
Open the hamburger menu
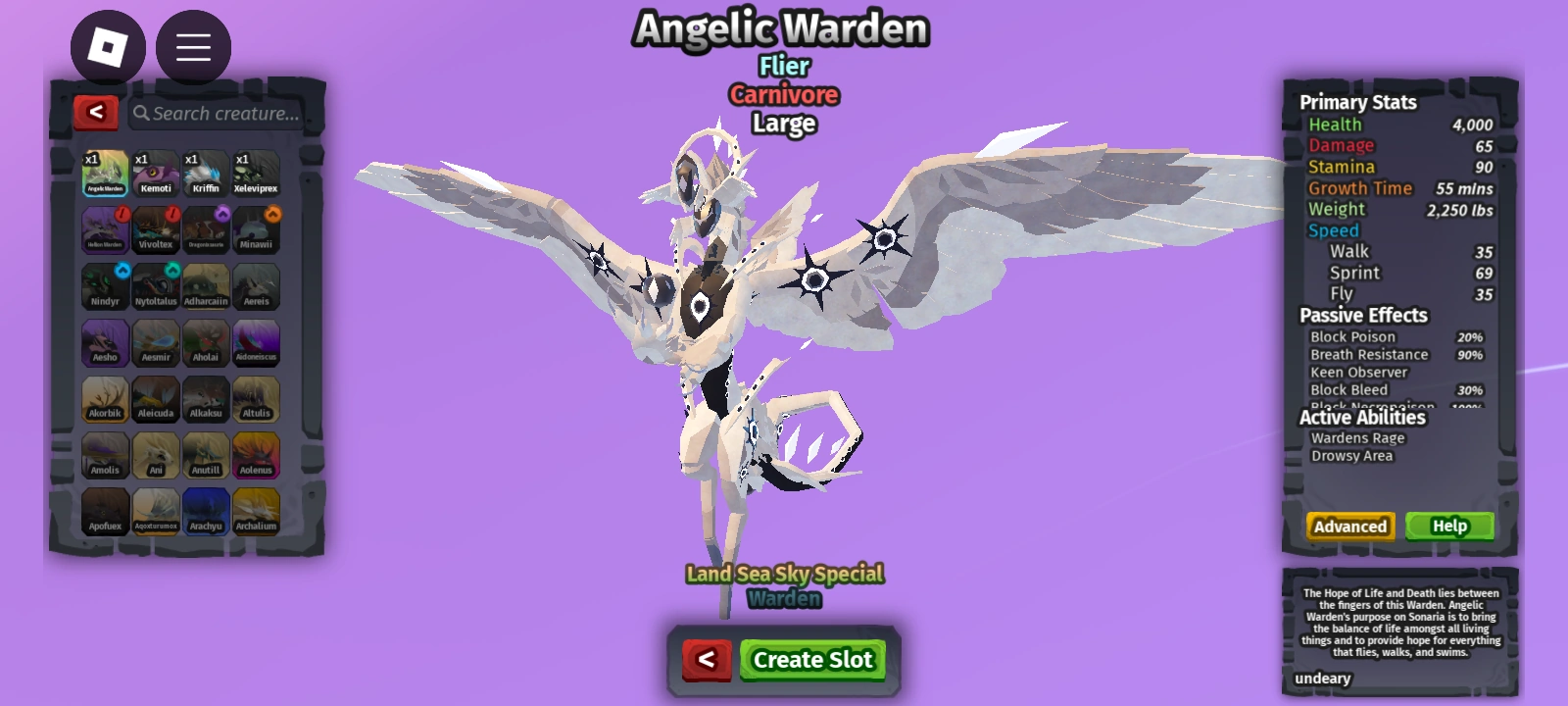click(x=192, y=46)
